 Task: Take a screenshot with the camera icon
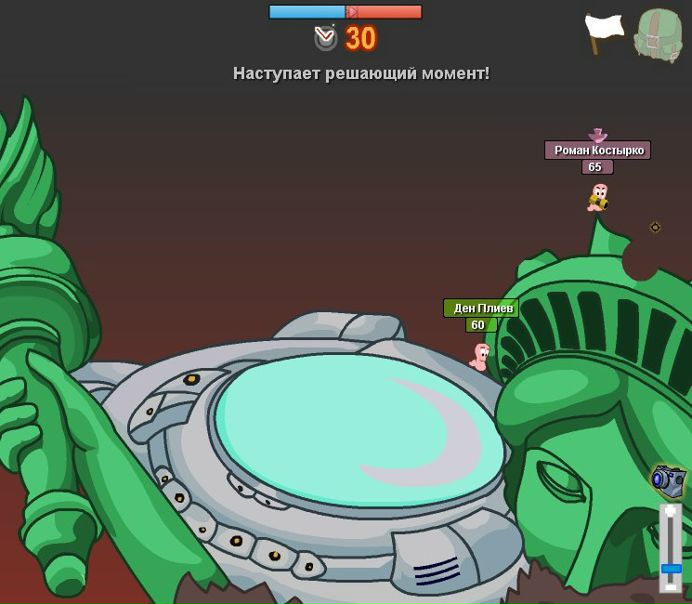667,480
